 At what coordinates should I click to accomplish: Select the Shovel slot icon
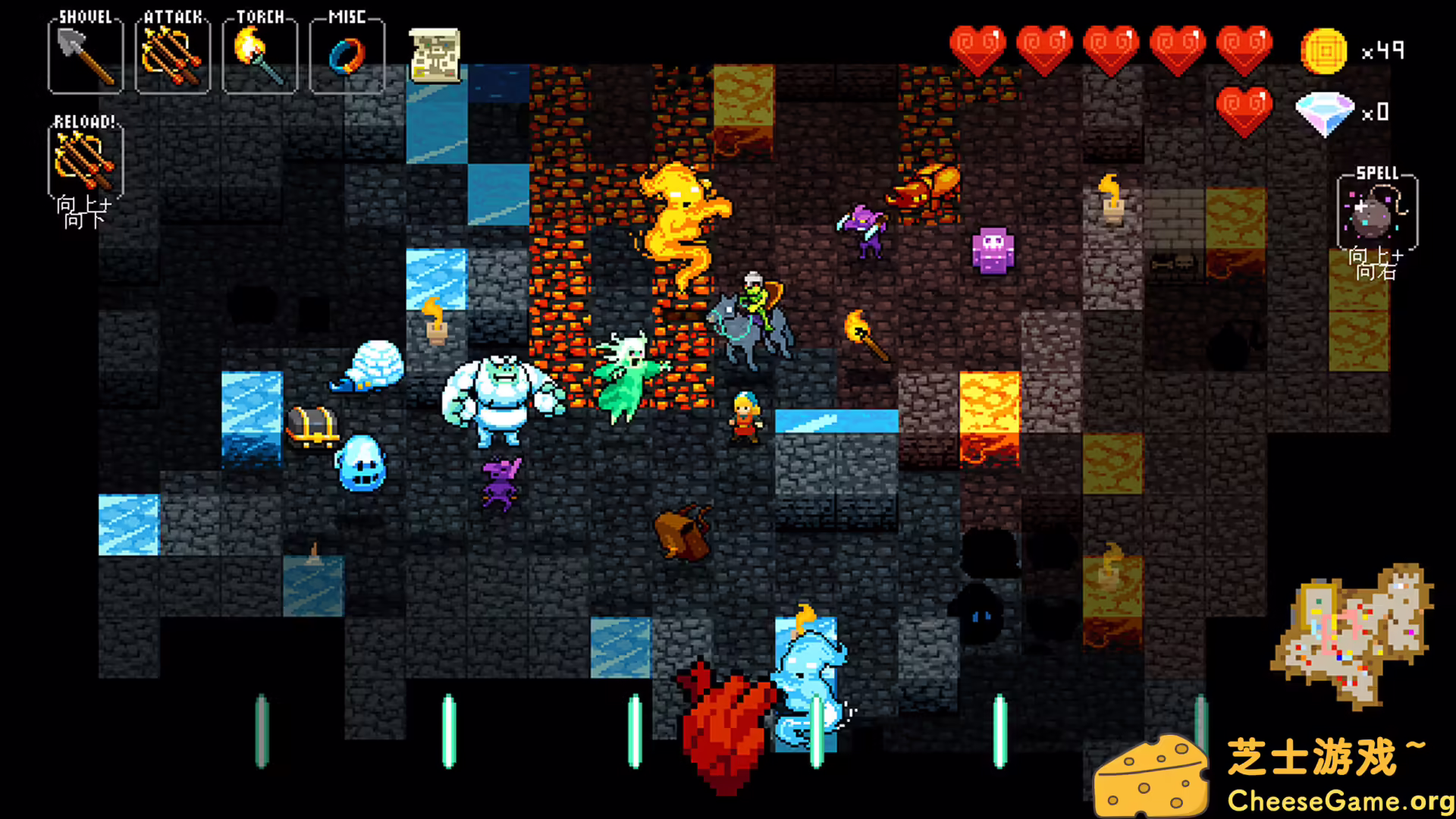pos(85,55)
